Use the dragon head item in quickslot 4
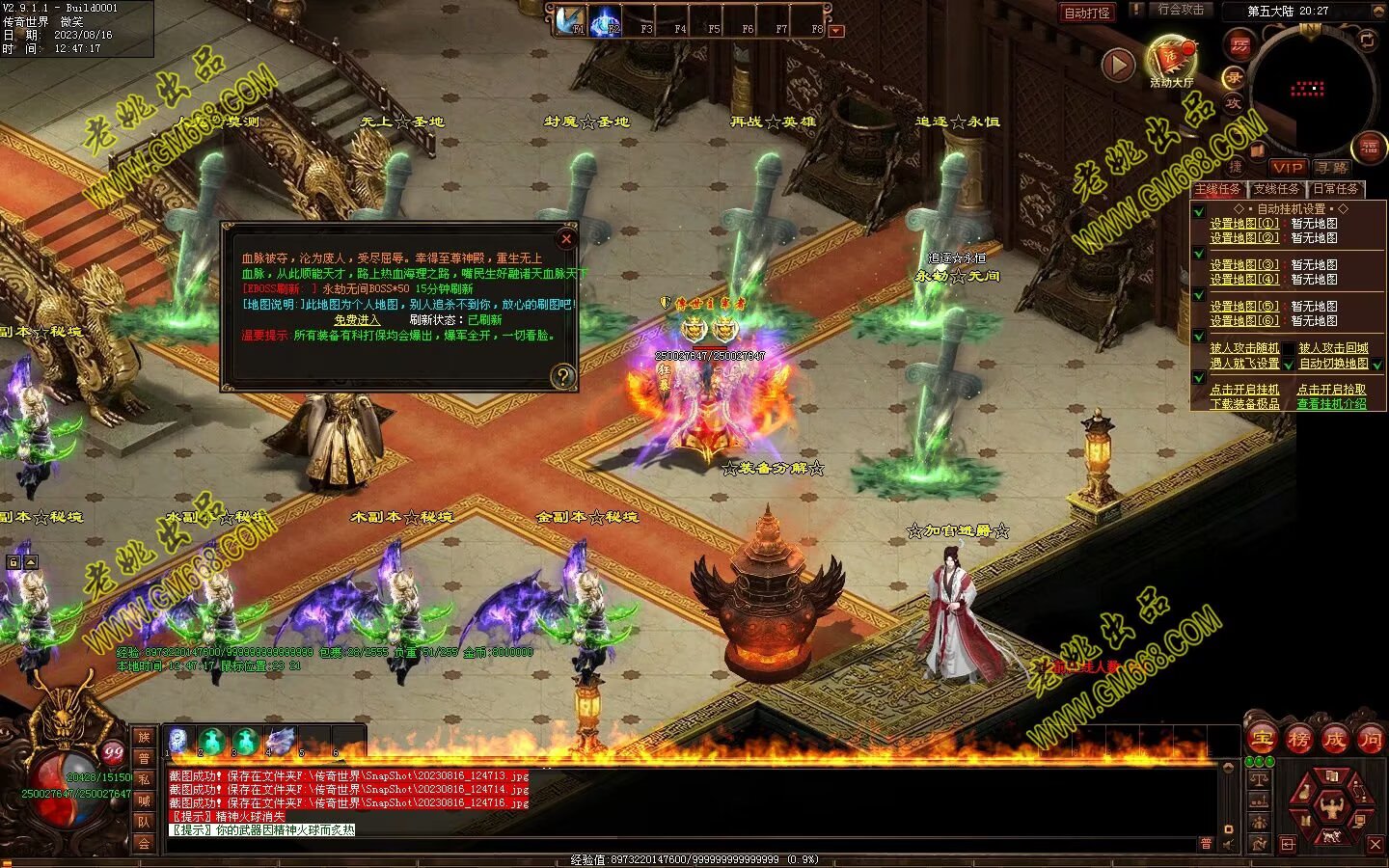The width and height of the screenshot is (1389, 868). [281, 741]
